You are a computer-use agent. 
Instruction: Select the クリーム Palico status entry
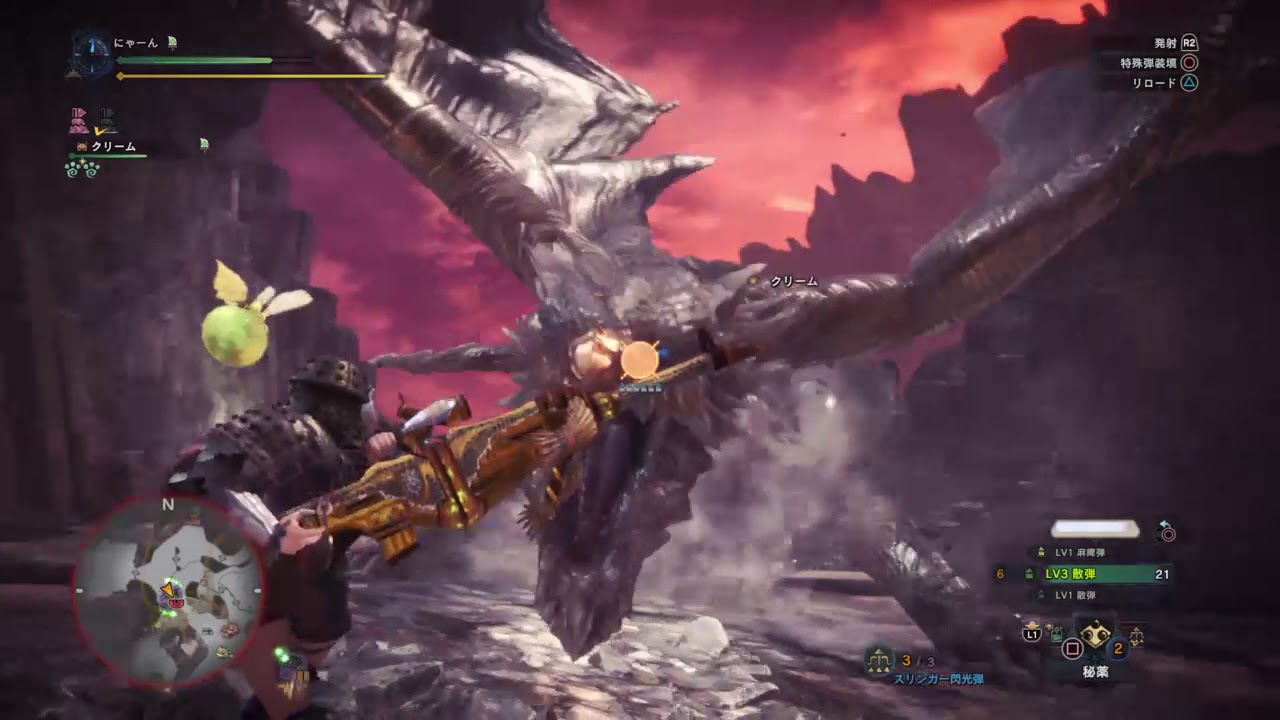coord(113,147)
